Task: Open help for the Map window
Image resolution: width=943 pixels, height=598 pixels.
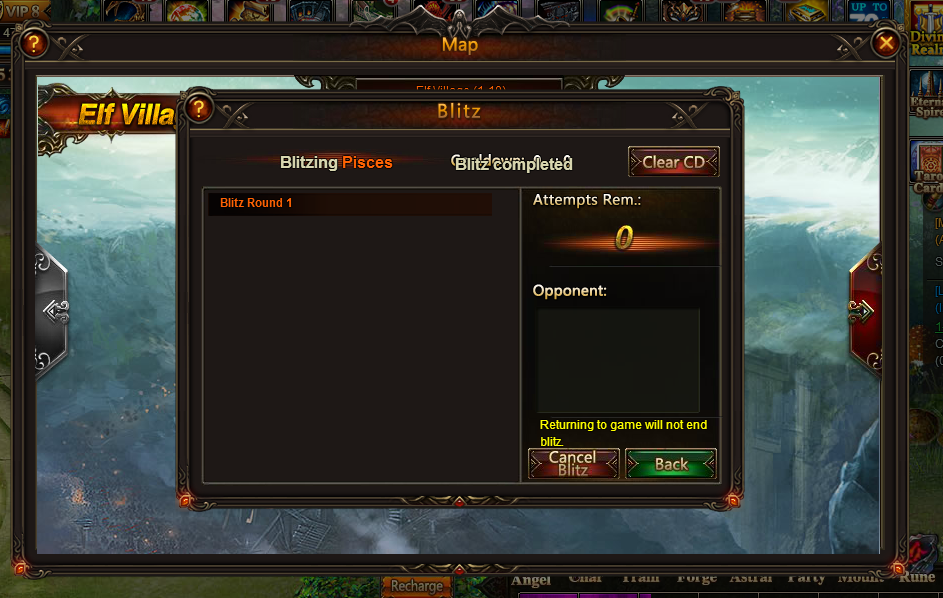Action: pos(34,43)
